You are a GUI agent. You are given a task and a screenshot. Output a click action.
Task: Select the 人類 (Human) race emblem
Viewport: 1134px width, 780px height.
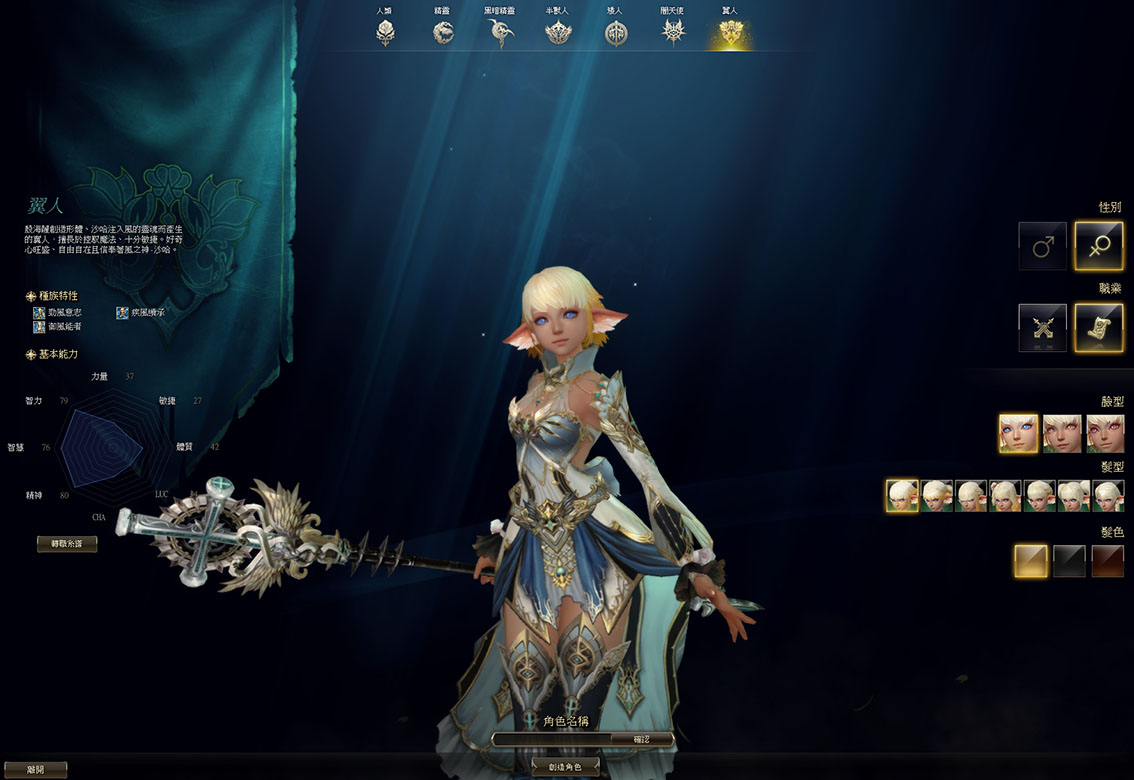[385, 33]
